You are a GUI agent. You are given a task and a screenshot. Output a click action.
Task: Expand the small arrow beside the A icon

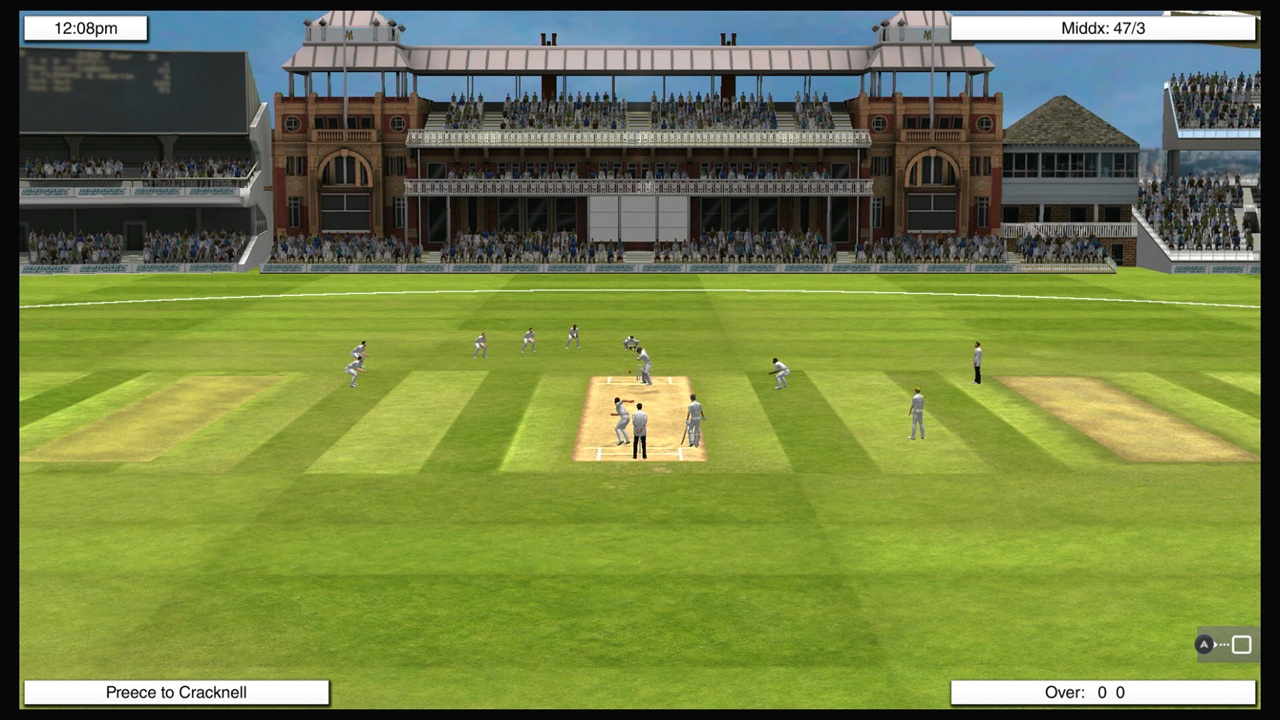(x=1215, y=645)
